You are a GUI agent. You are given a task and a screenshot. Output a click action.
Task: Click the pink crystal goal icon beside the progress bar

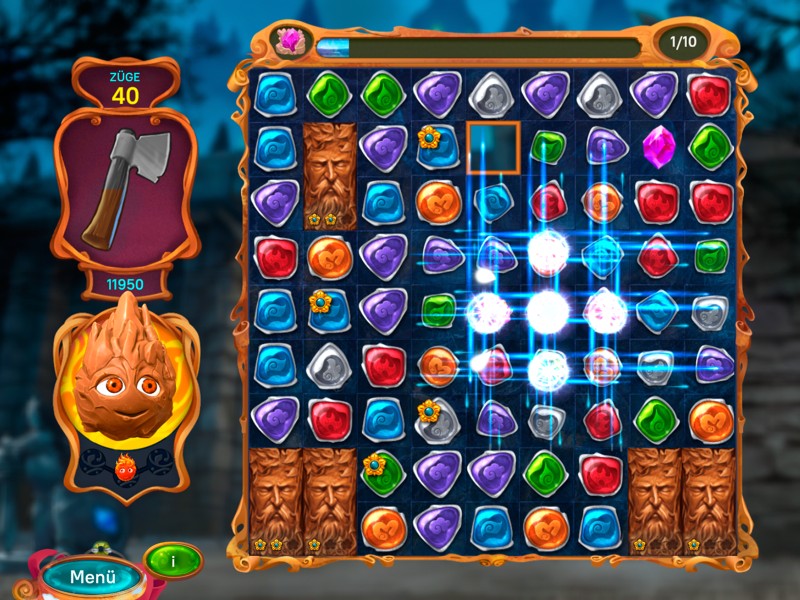coord(290,42)
